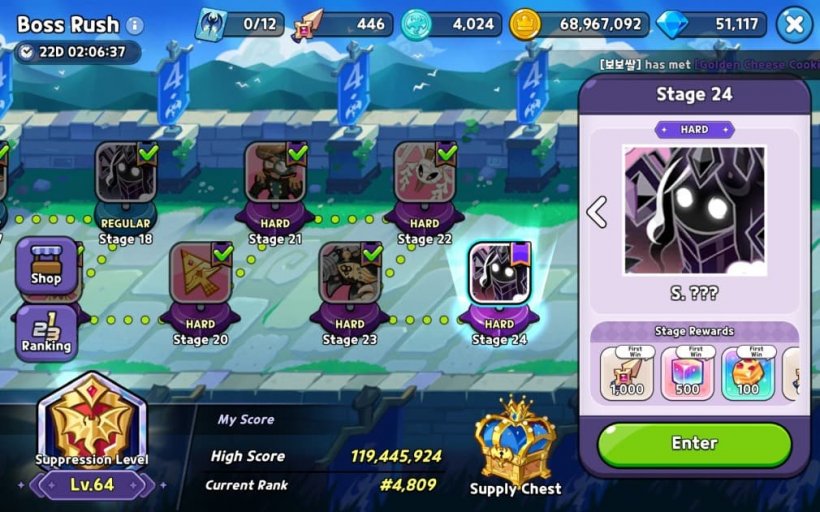820x512 pixels.
Task: Open the Supply Chest
Action: 515,440
